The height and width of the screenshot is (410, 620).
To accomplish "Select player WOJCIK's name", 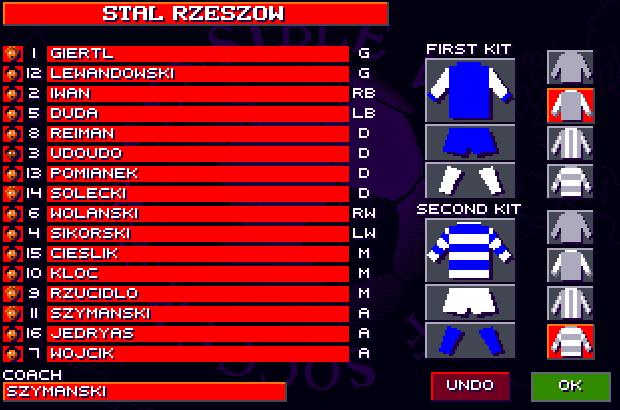I will [x=197, y=353].
